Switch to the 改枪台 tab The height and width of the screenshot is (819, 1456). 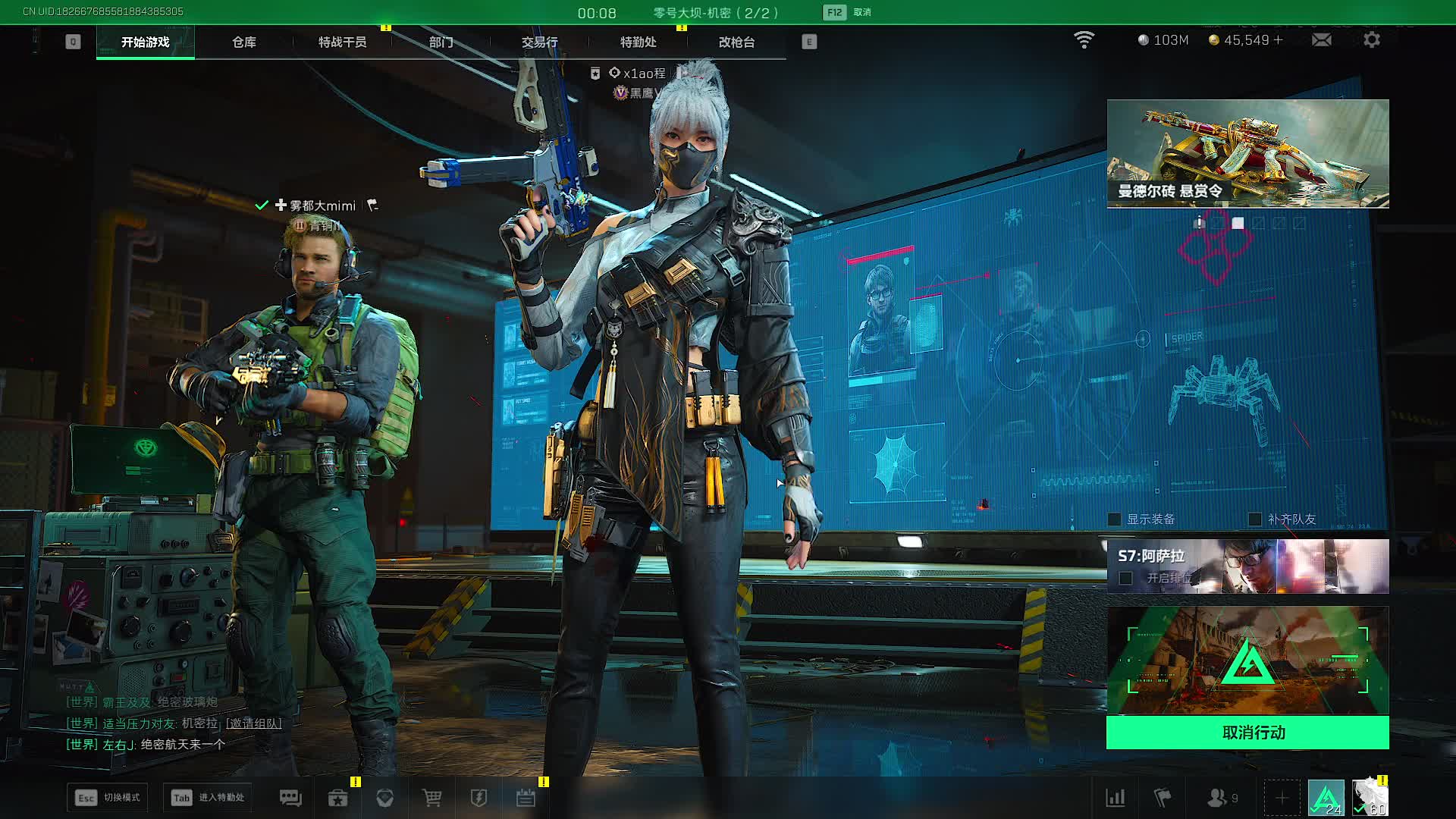[x=737, y=42]
